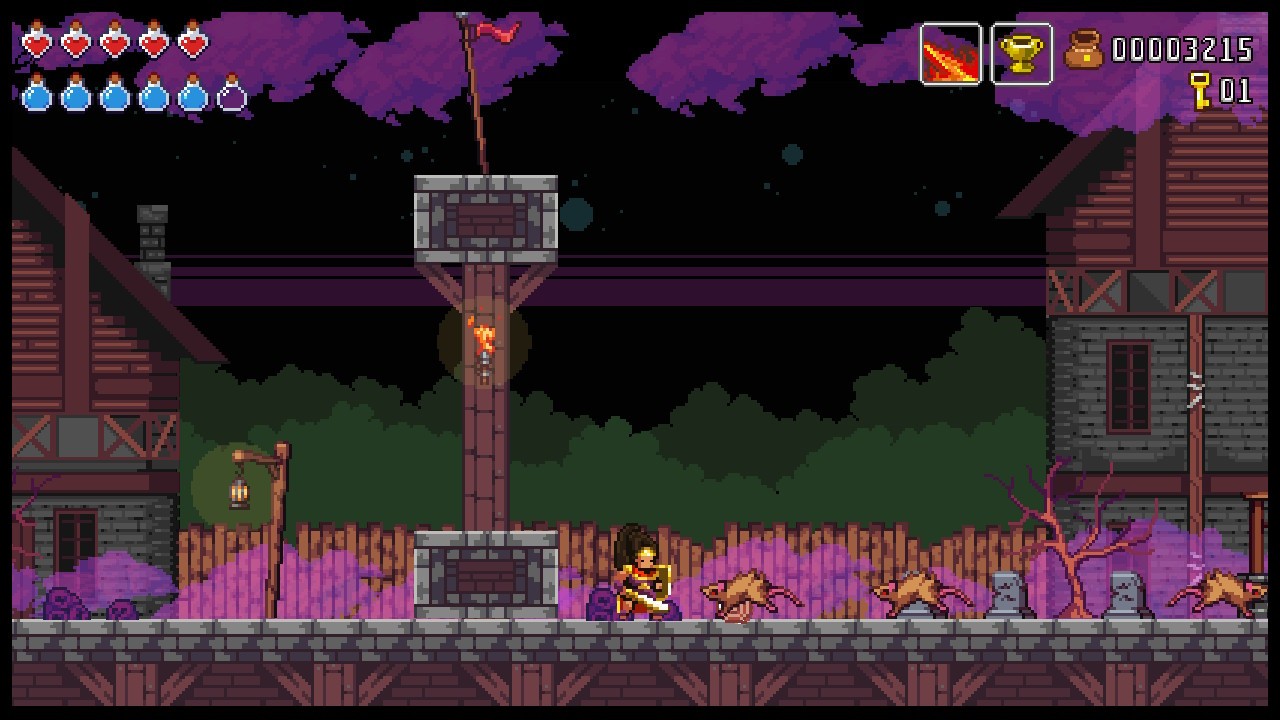Image resolution: width=1280 pixels, height=720 pixels.
Task: Click the golden key icon
Action: pos(1199,90)
